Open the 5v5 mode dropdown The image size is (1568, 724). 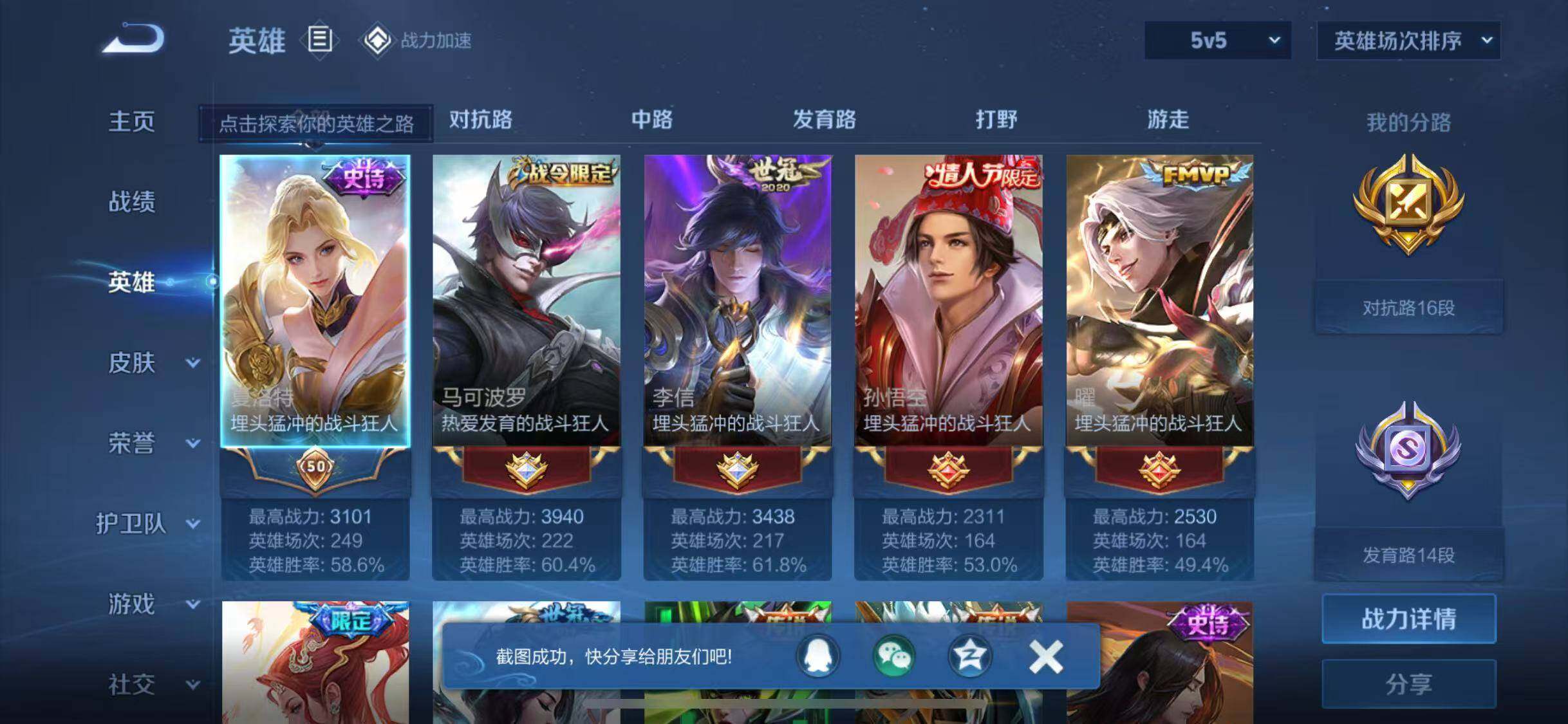[x=1217, y=41]
